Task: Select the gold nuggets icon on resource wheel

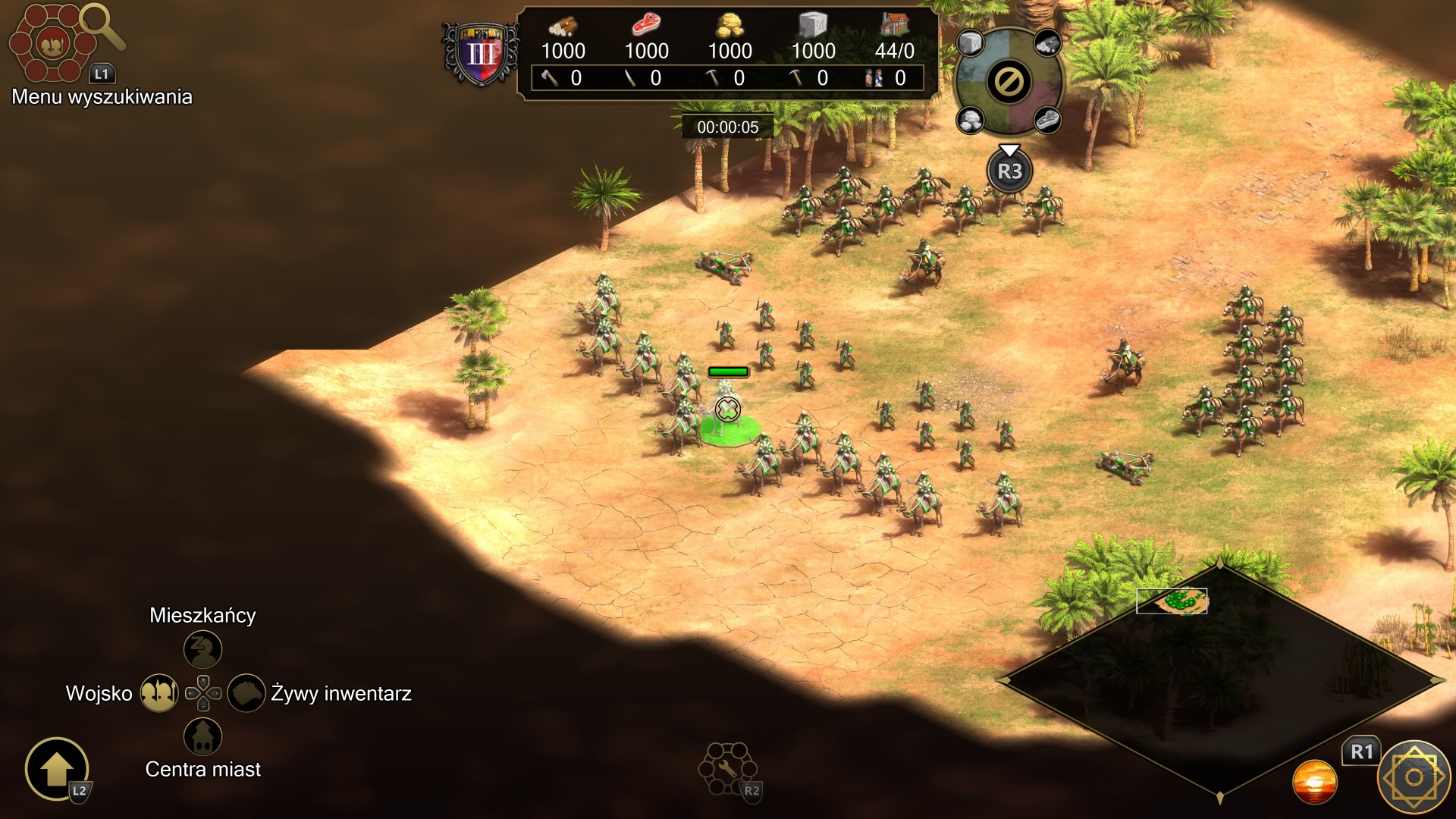Action: click(x=970, y=120)
